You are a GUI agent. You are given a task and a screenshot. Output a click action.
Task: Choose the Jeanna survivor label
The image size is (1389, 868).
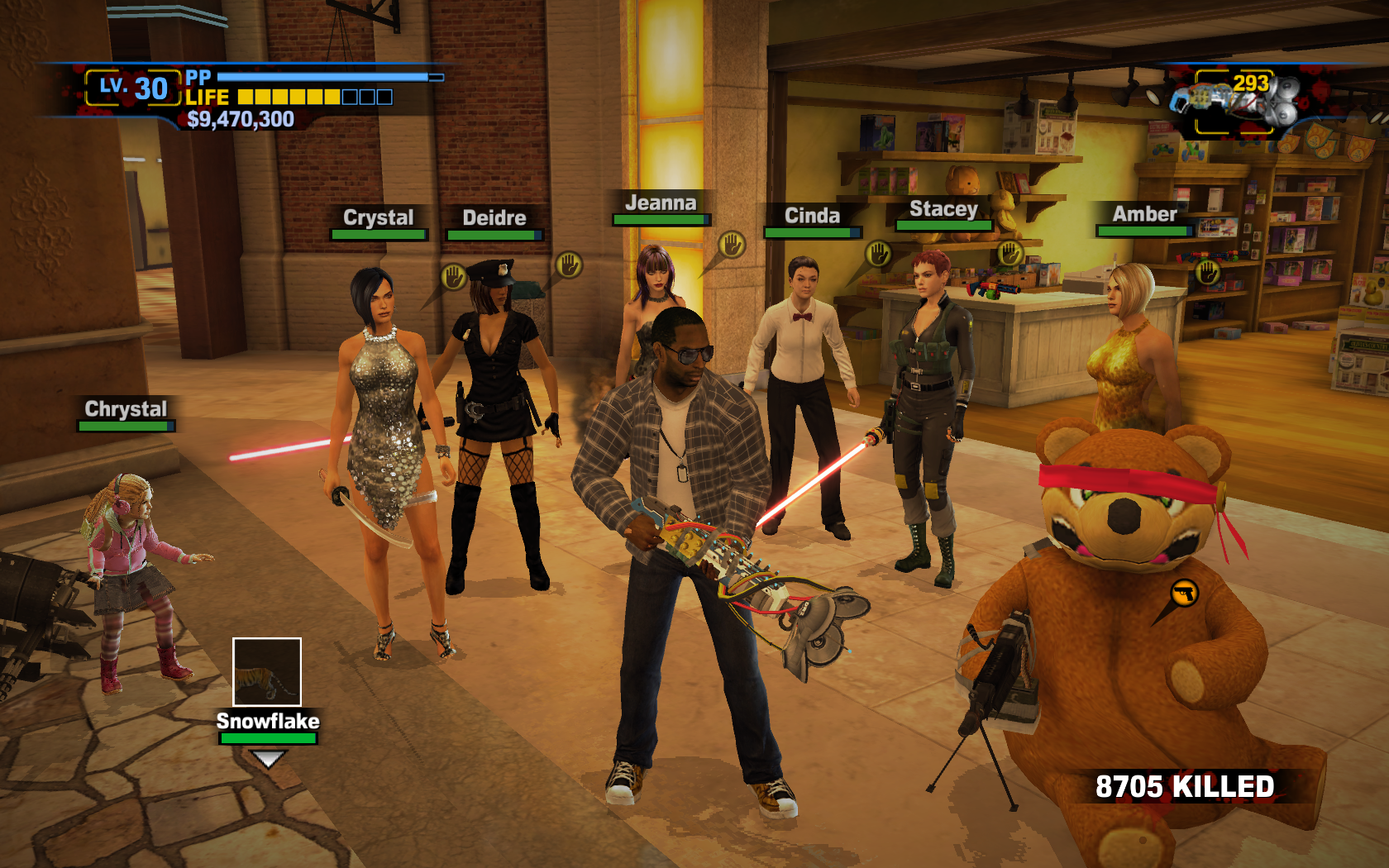661,203
